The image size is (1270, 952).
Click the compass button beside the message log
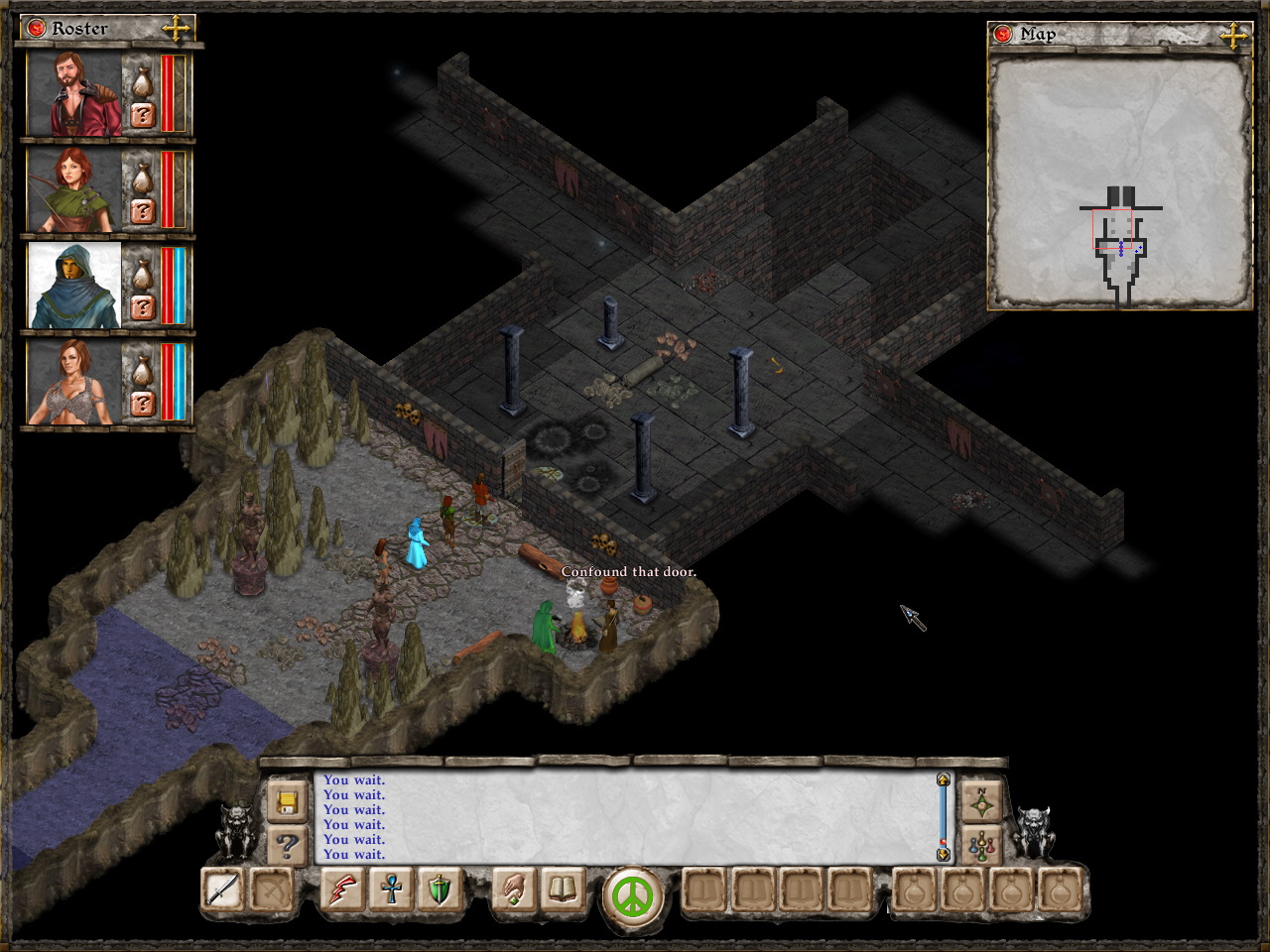[x=981, y=801]
